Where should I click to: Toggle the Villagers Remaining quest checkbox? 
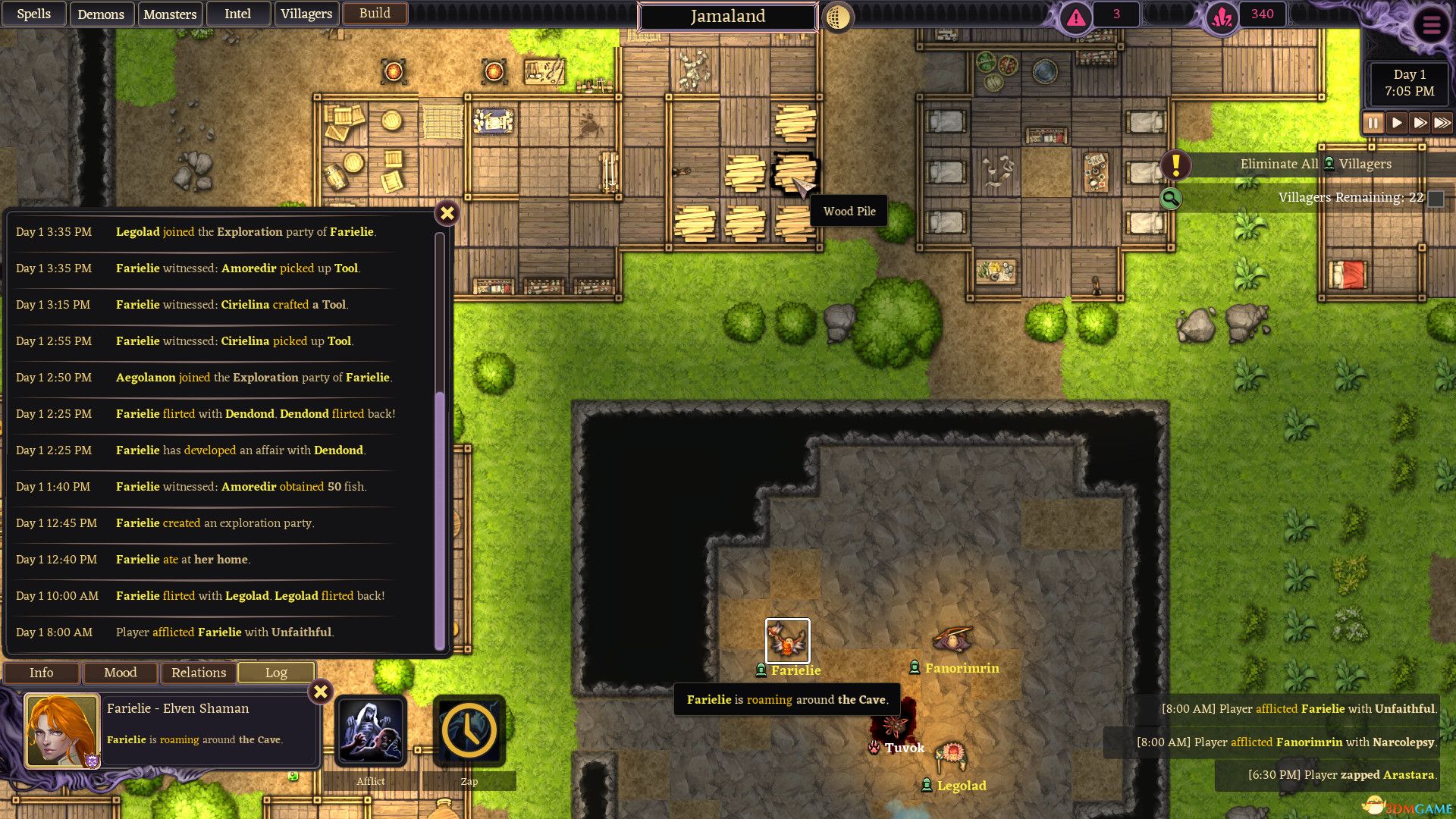(1437, 197)
